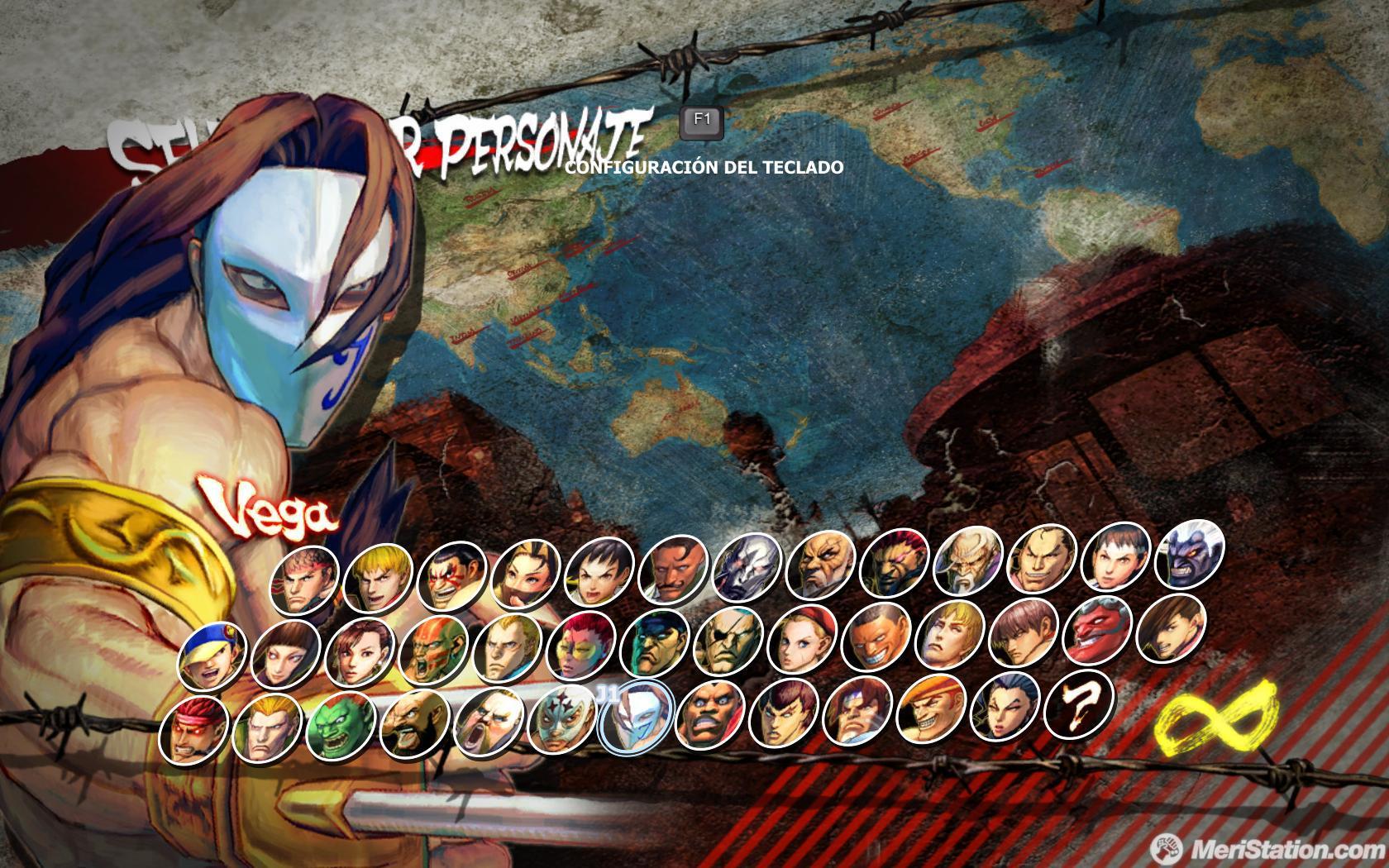Select Chun-Li's portrait
The width and height of the screenshot is (1389, 868).
pos(359,652)
